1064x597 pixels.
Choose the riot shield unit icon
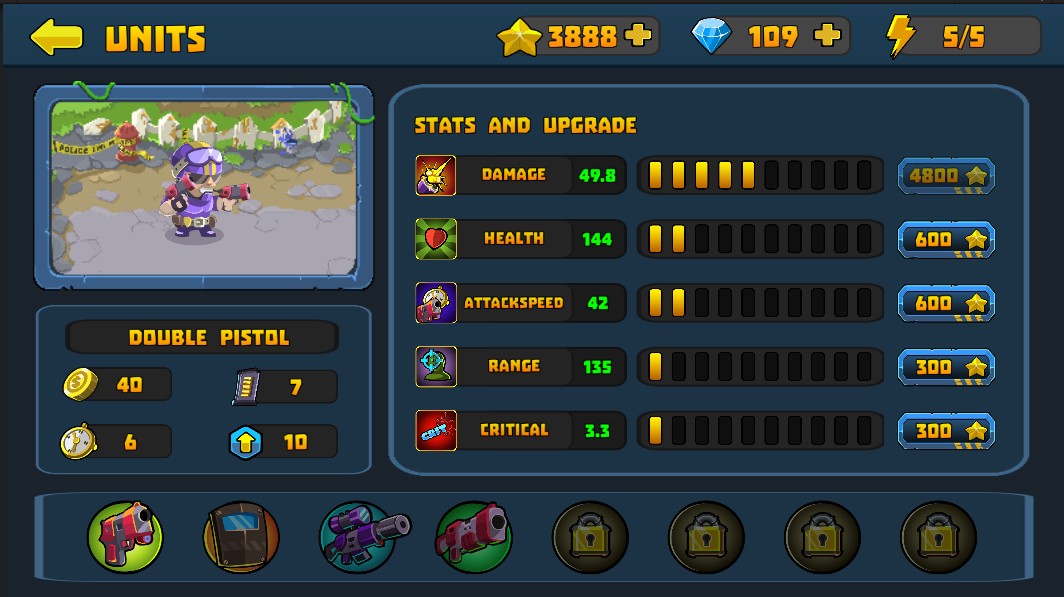coord(241,537)
